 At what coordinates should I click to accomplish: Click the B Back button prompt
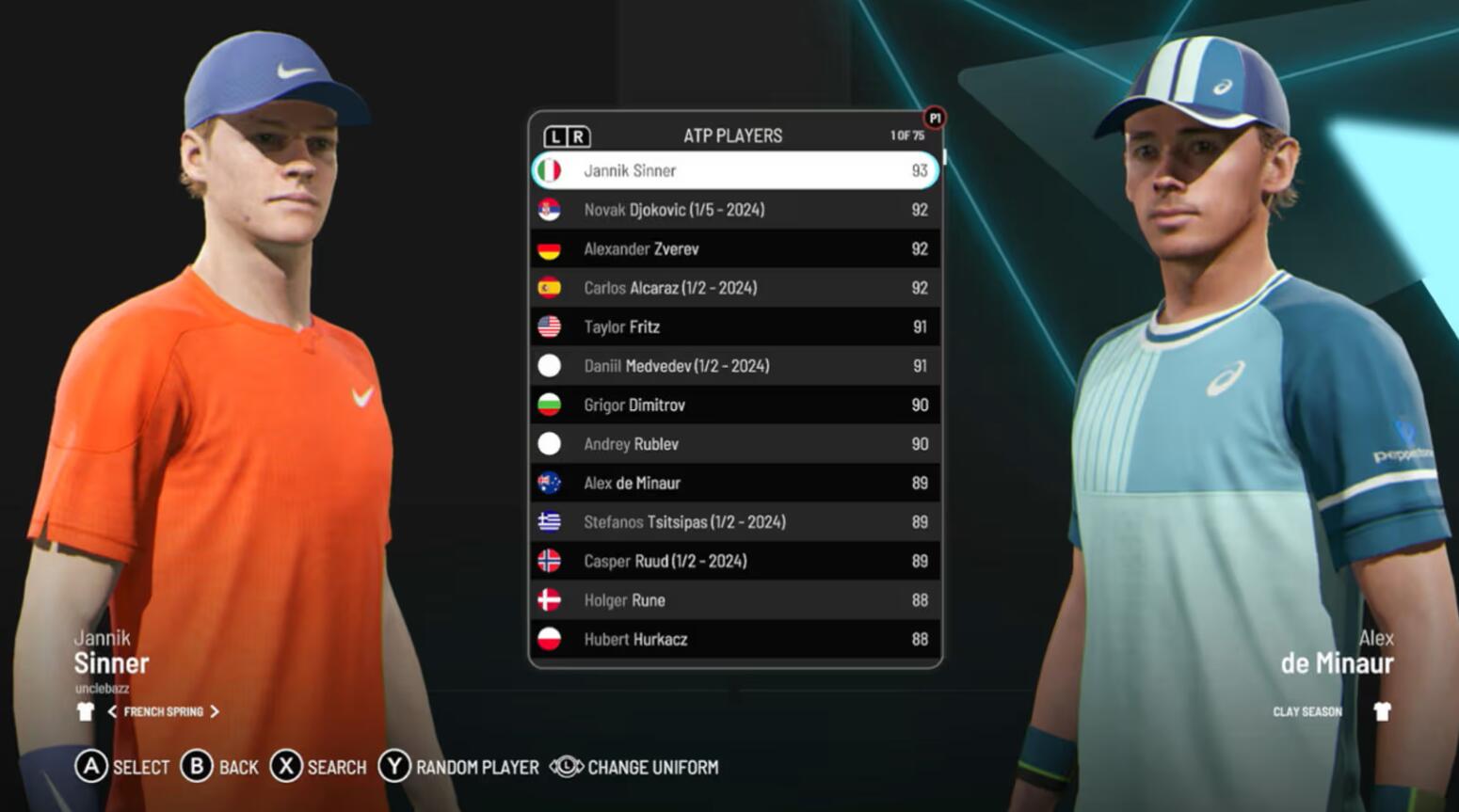pyautogui.click(x=200, y=767)
